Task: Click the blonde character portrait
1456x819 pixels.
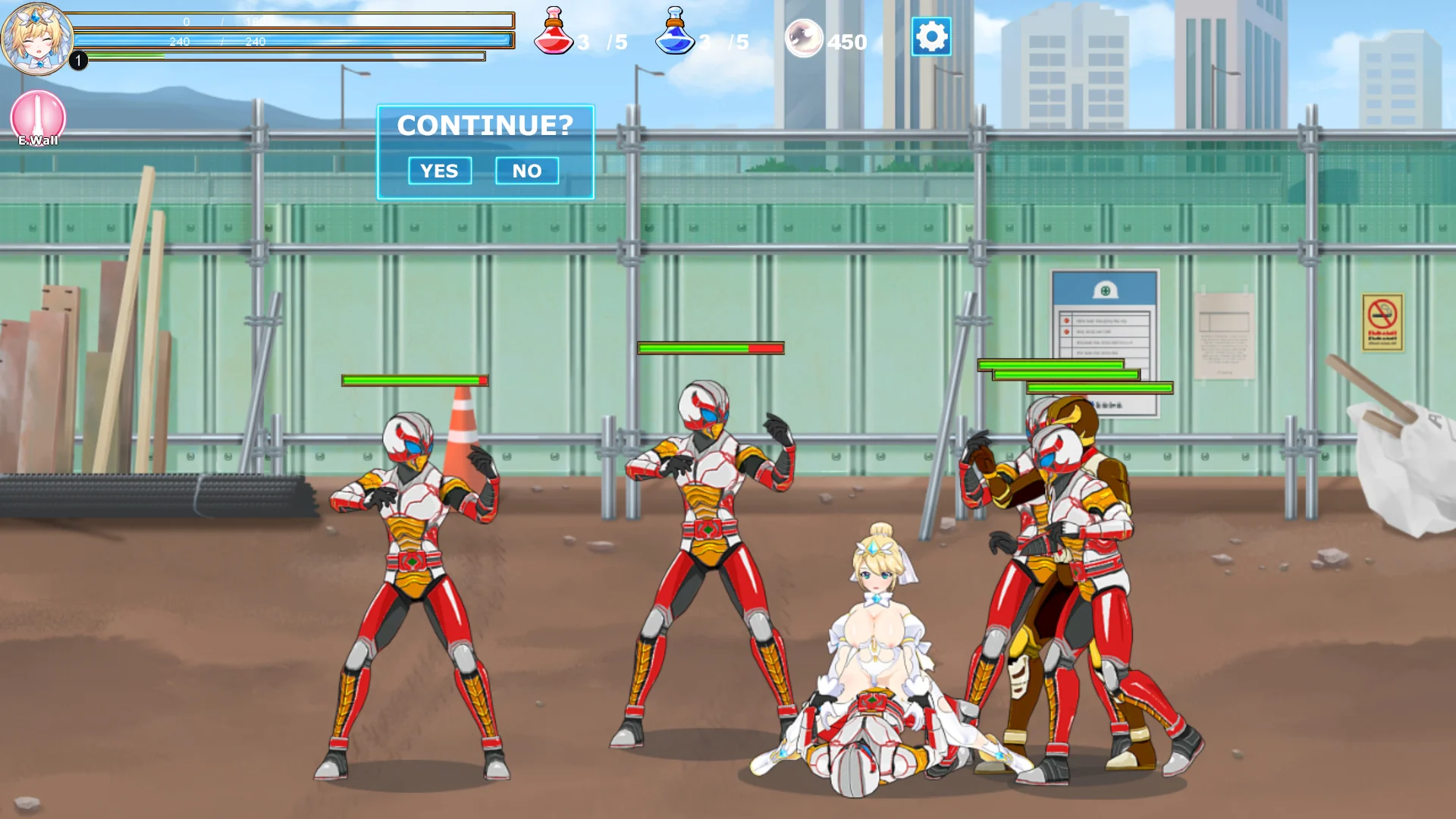Action: tap(36, 38)
